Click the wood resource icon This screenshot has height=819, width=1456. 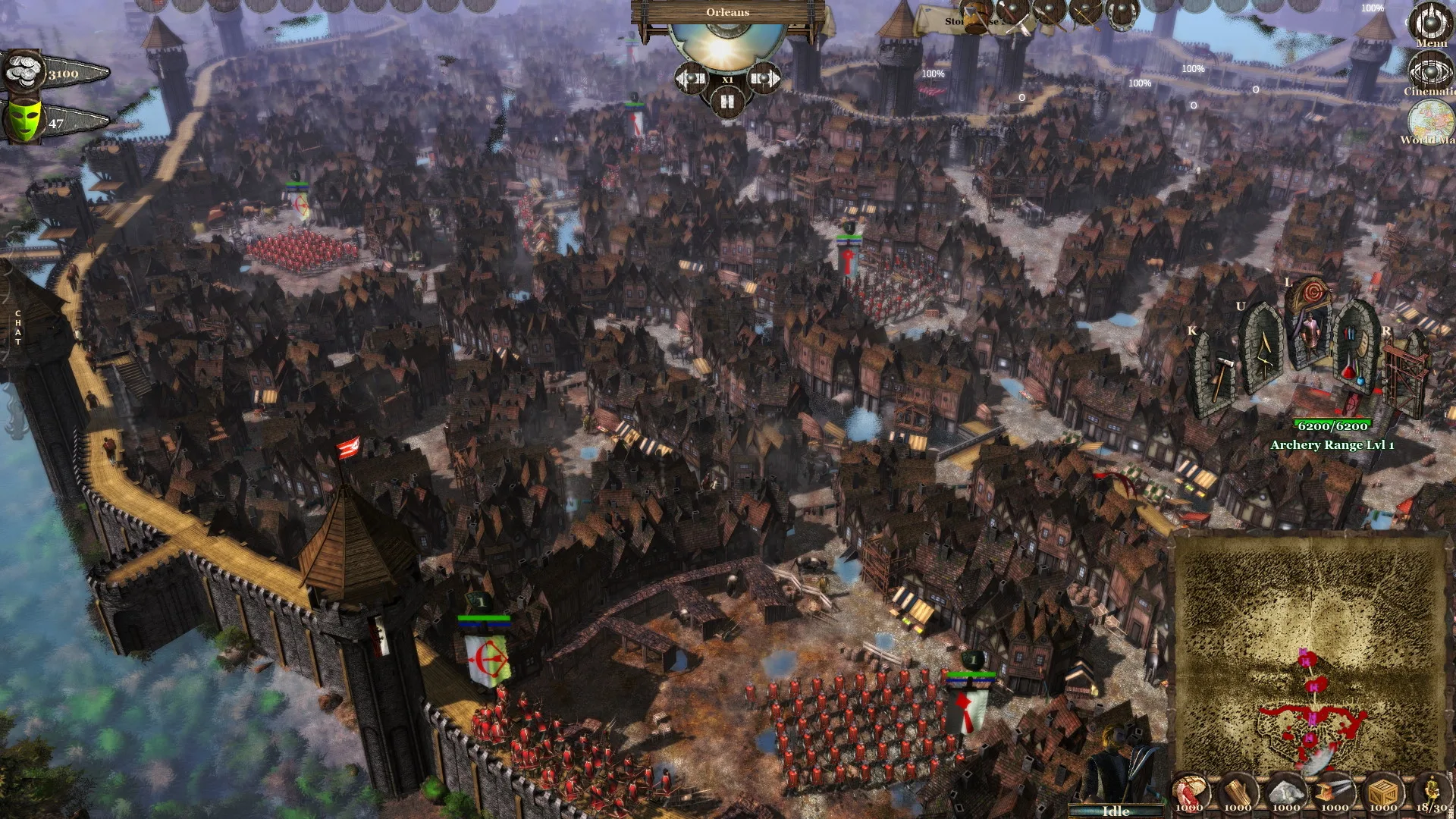(x=1238, y=792)
